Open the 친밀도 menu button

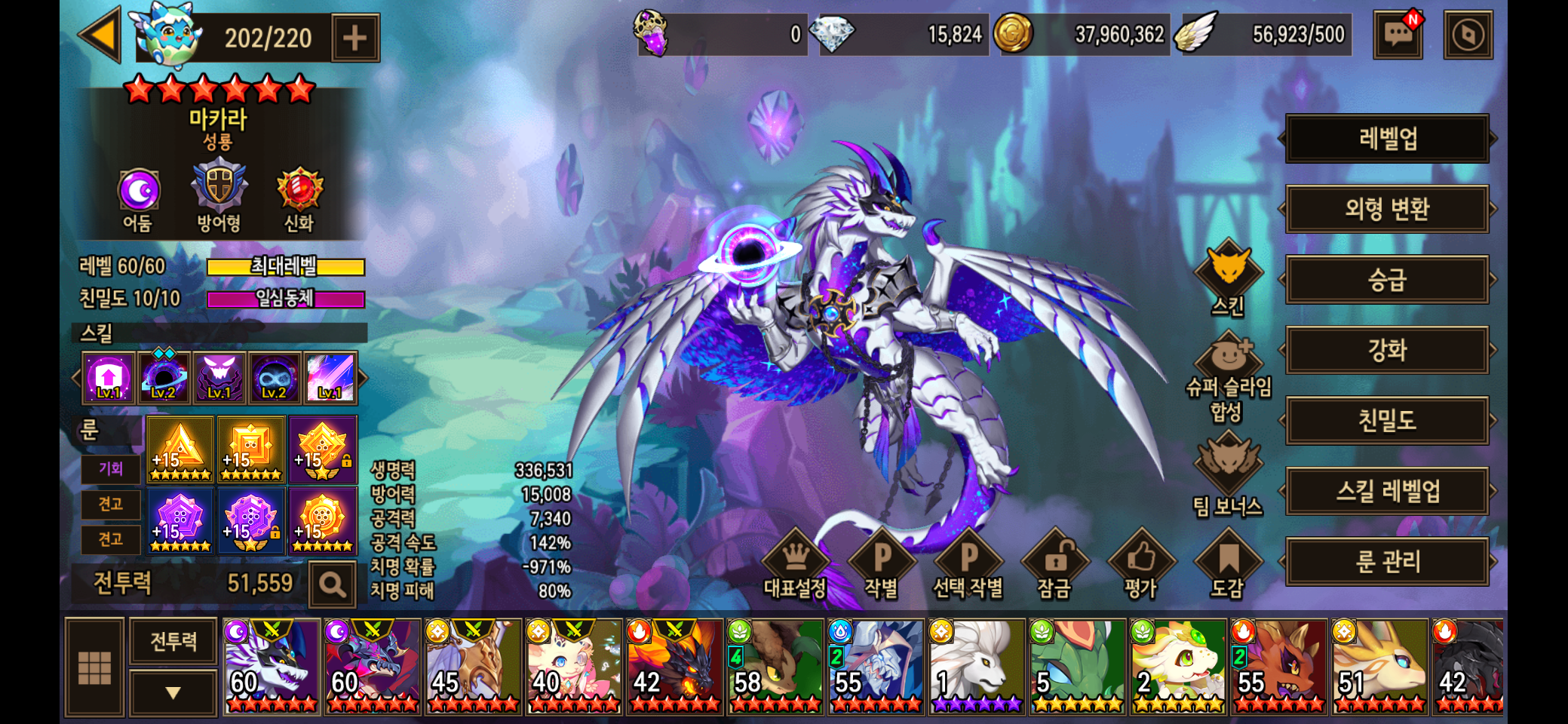1387,420
